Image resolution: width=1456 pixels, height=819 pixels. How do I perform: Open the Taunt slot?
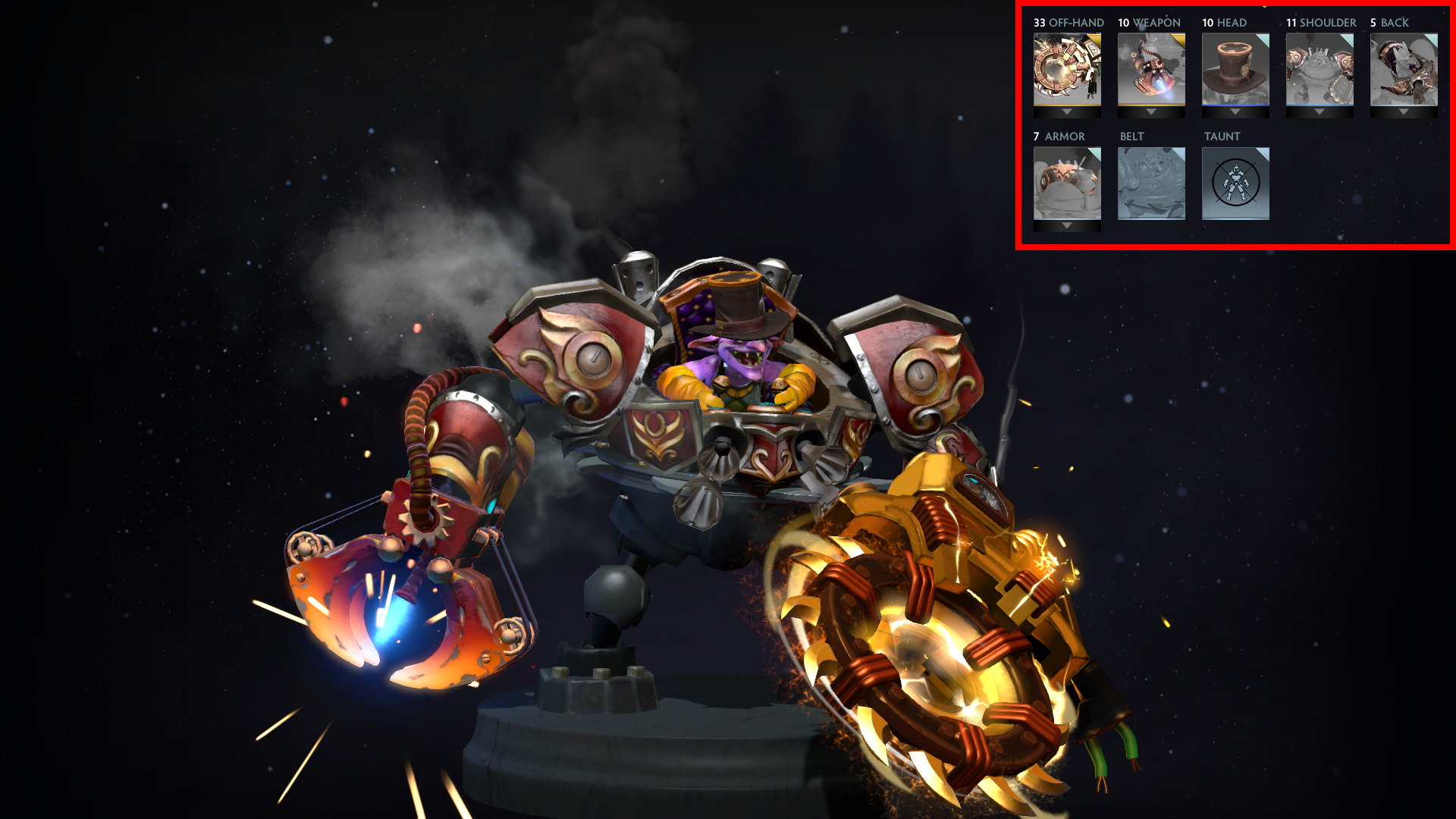(x=1235, y=183)
